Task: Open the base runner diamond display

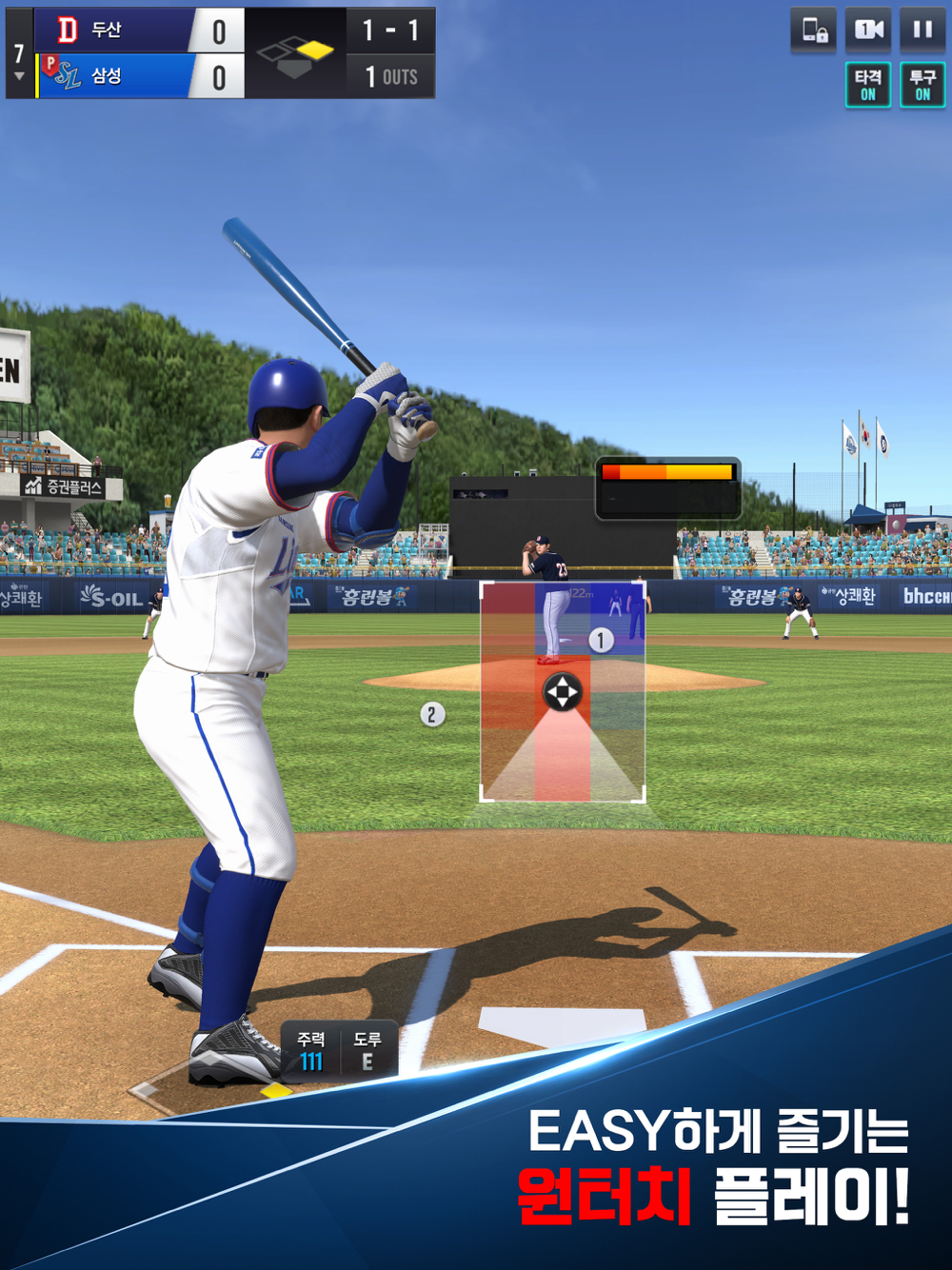Action: tap(295, 54)
